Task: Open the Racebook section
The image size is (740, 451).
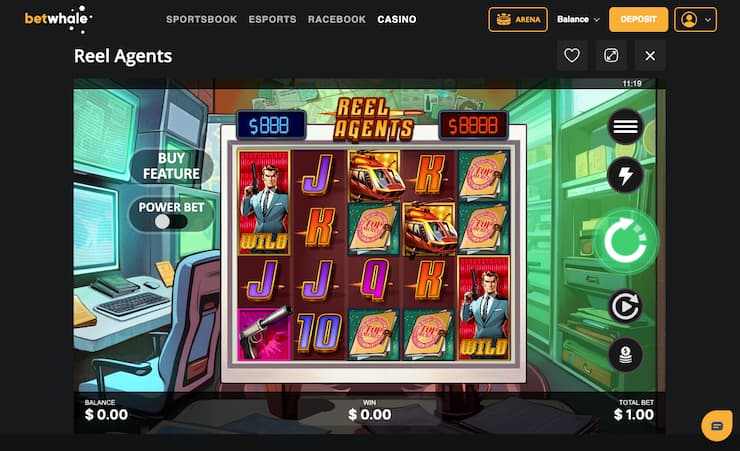Action: click(337, 19)
